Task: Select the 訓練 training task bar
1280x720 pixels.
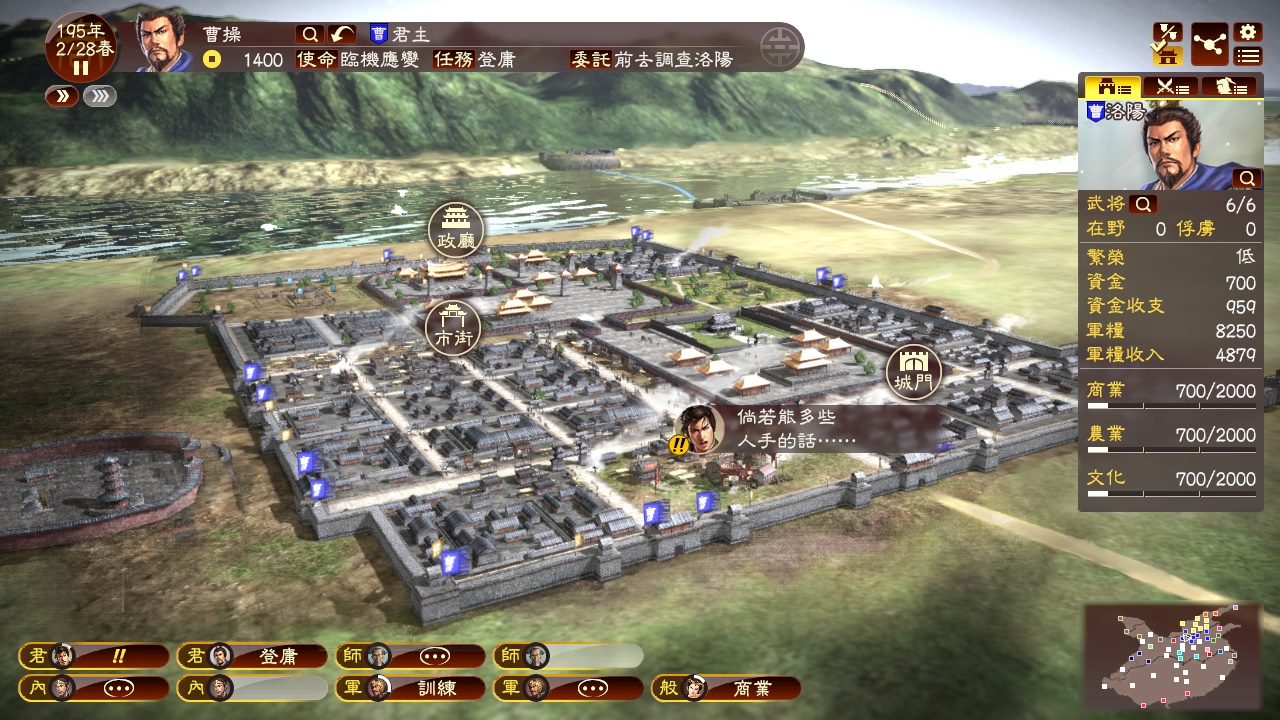Action: pyautogui.click(x=410, y=688)
